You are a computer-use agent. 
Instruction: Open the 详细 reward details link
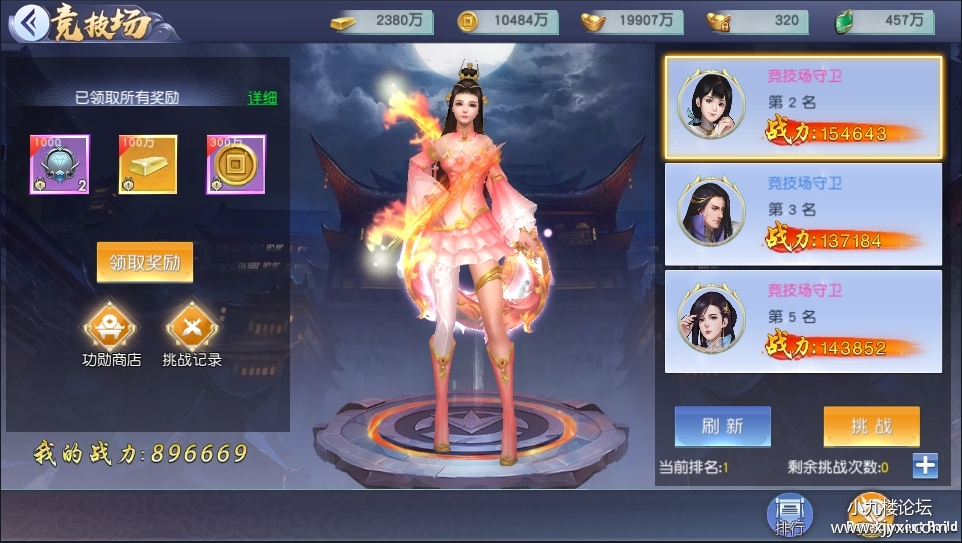(262, 98)
